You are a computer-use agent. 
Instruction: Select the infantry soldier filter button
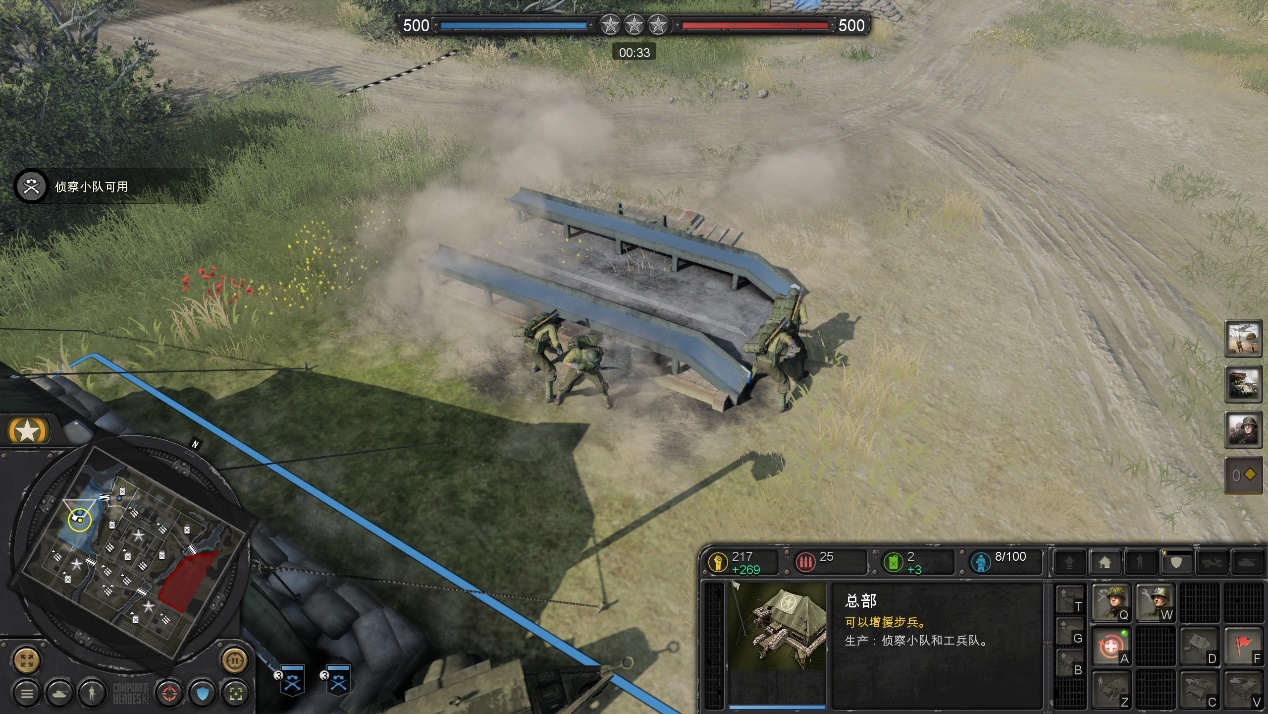pyautogui.click(x=92, y=692)
